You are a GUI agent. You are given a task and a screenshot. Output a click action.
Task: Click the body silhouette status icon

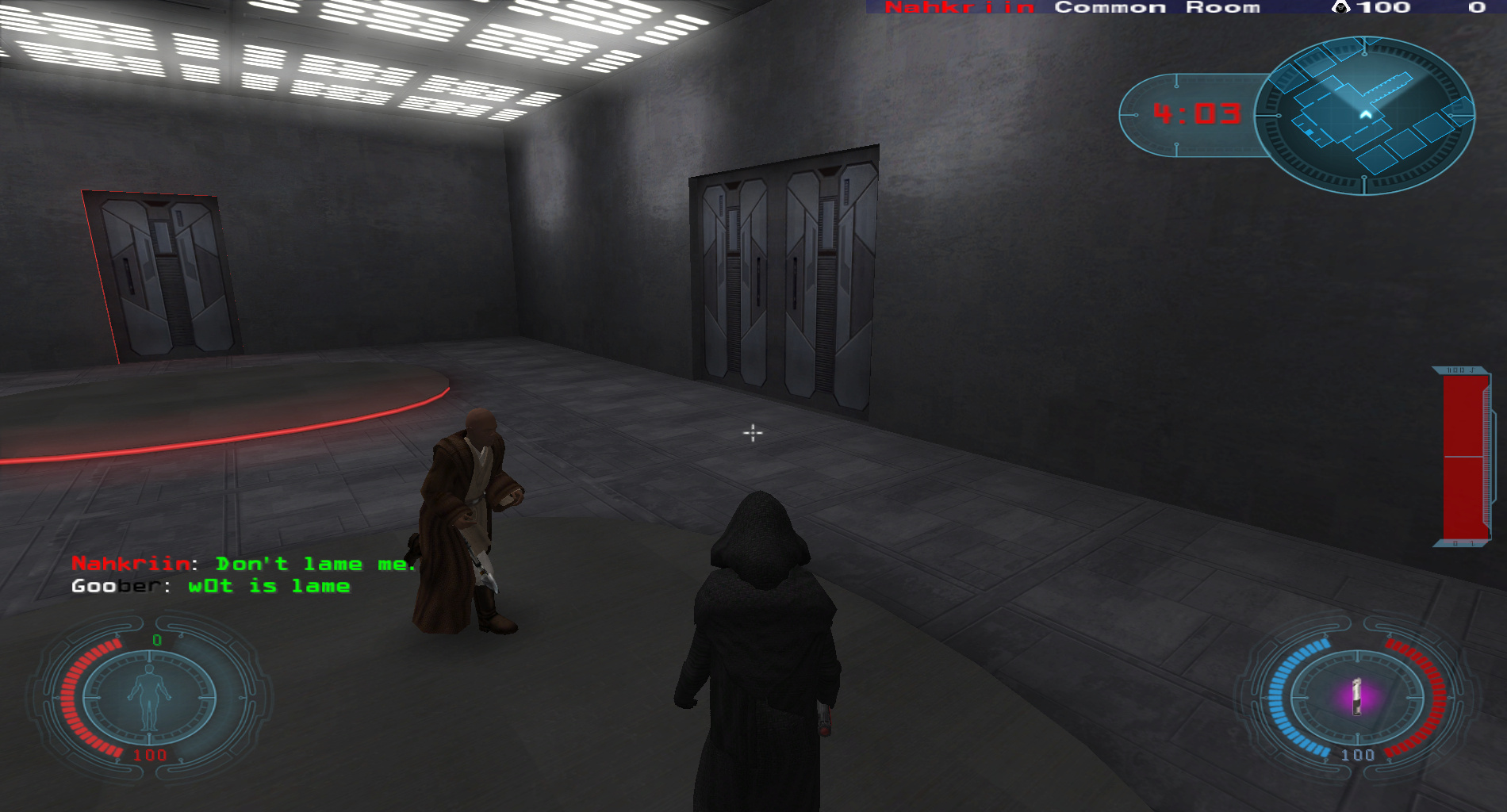149,697
